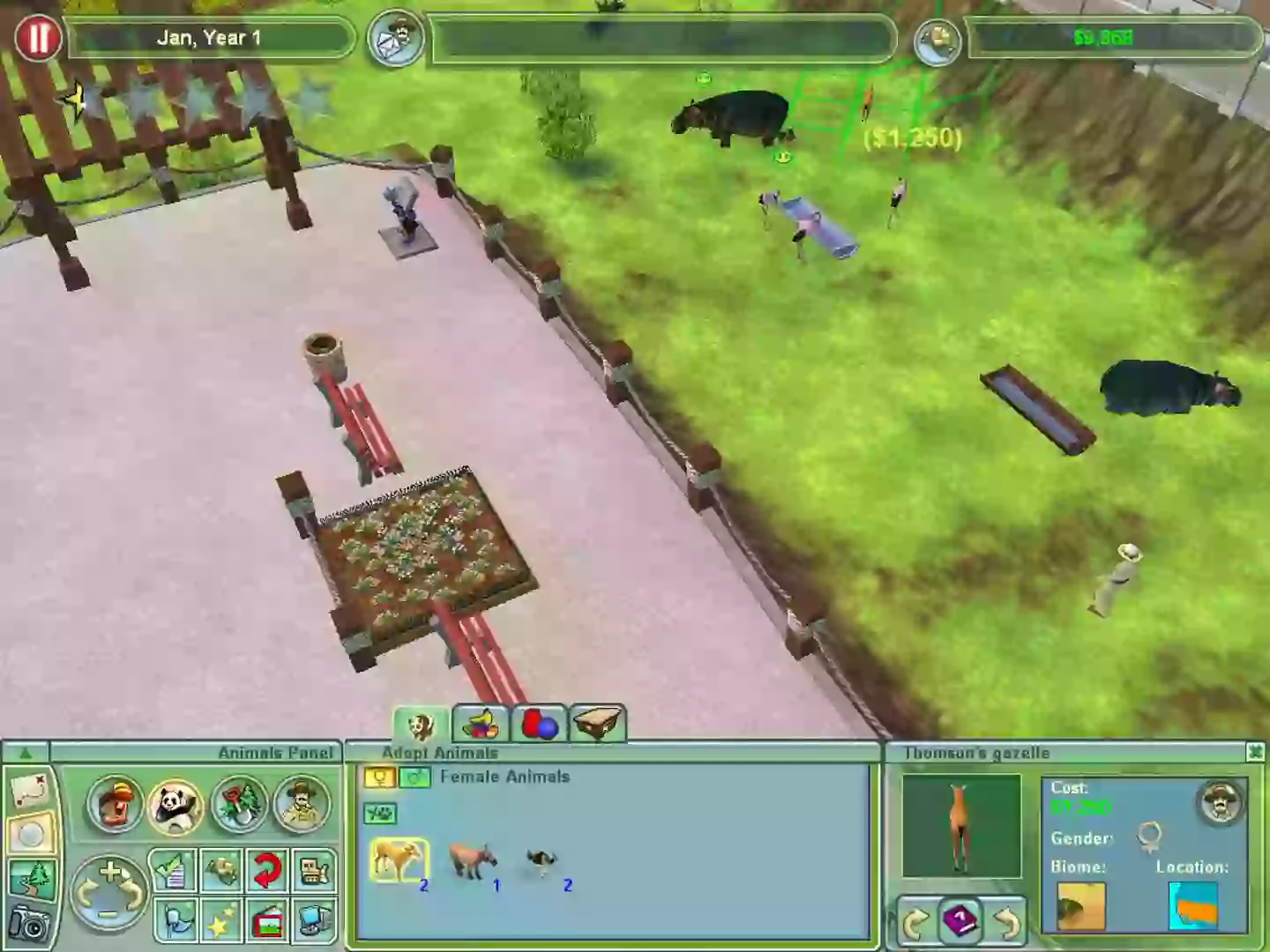Toggle off the female animals filter

coord(380,777)
